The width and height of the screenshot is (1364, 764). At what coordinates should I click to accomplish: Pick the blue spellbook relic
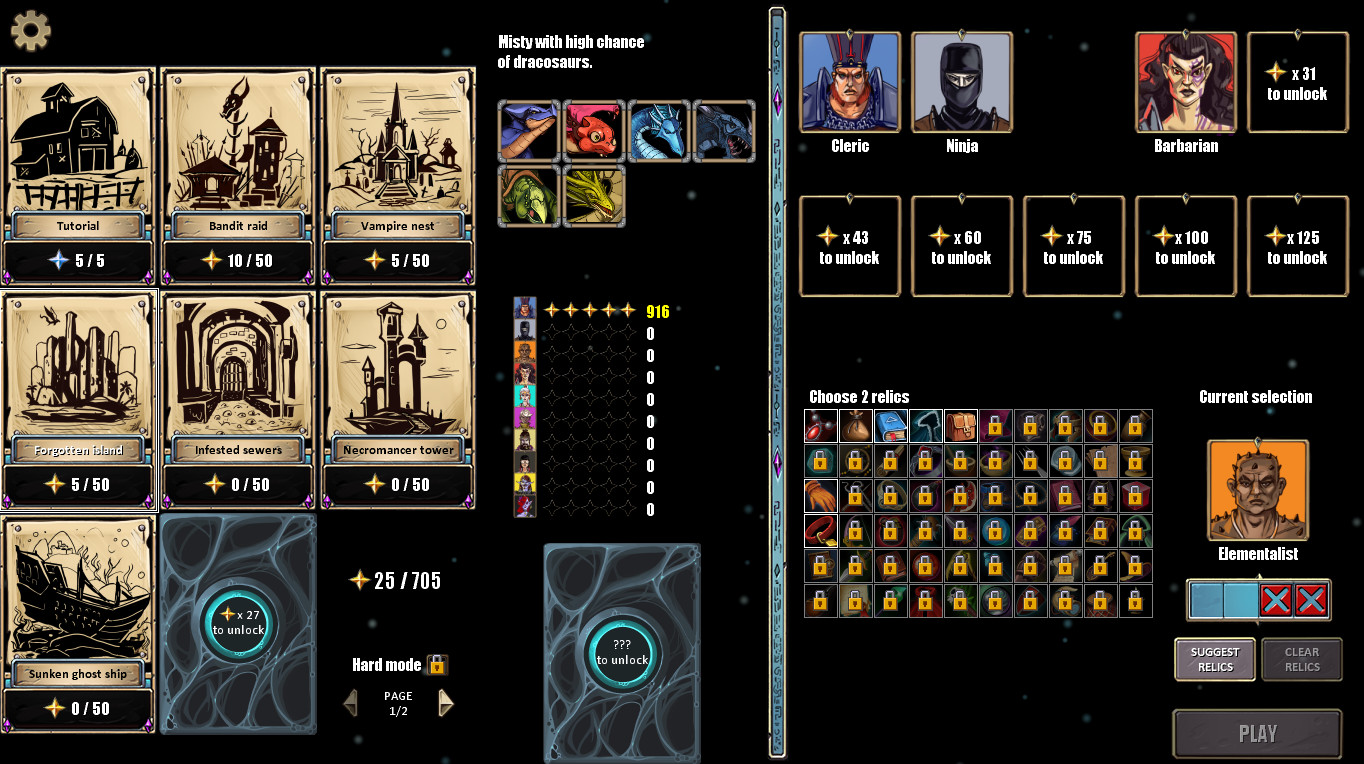(890, 426)
